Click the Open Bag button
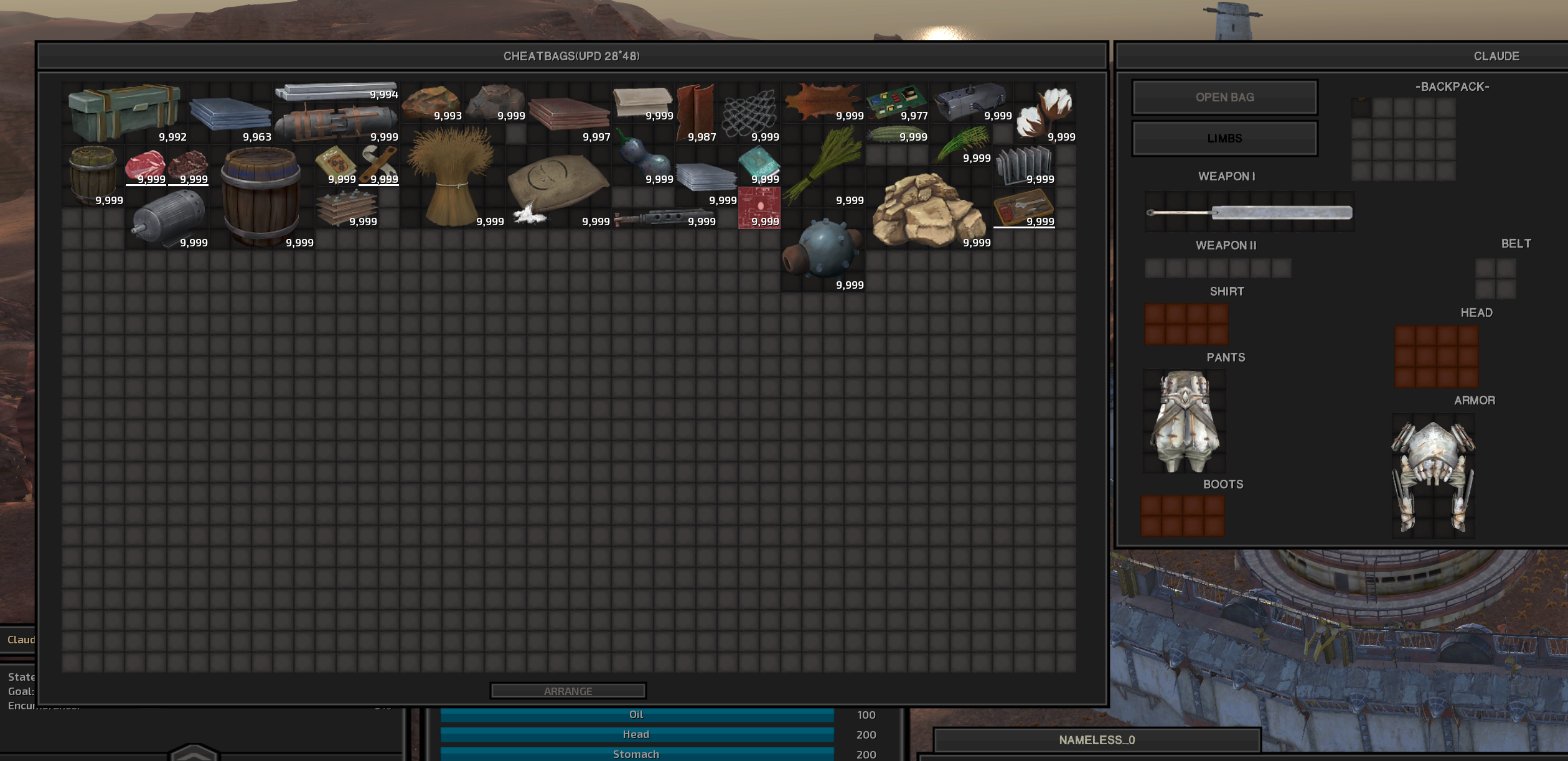Image resolution: width=1568 pixels, height=761 pixels. [x=1224, y=97]
